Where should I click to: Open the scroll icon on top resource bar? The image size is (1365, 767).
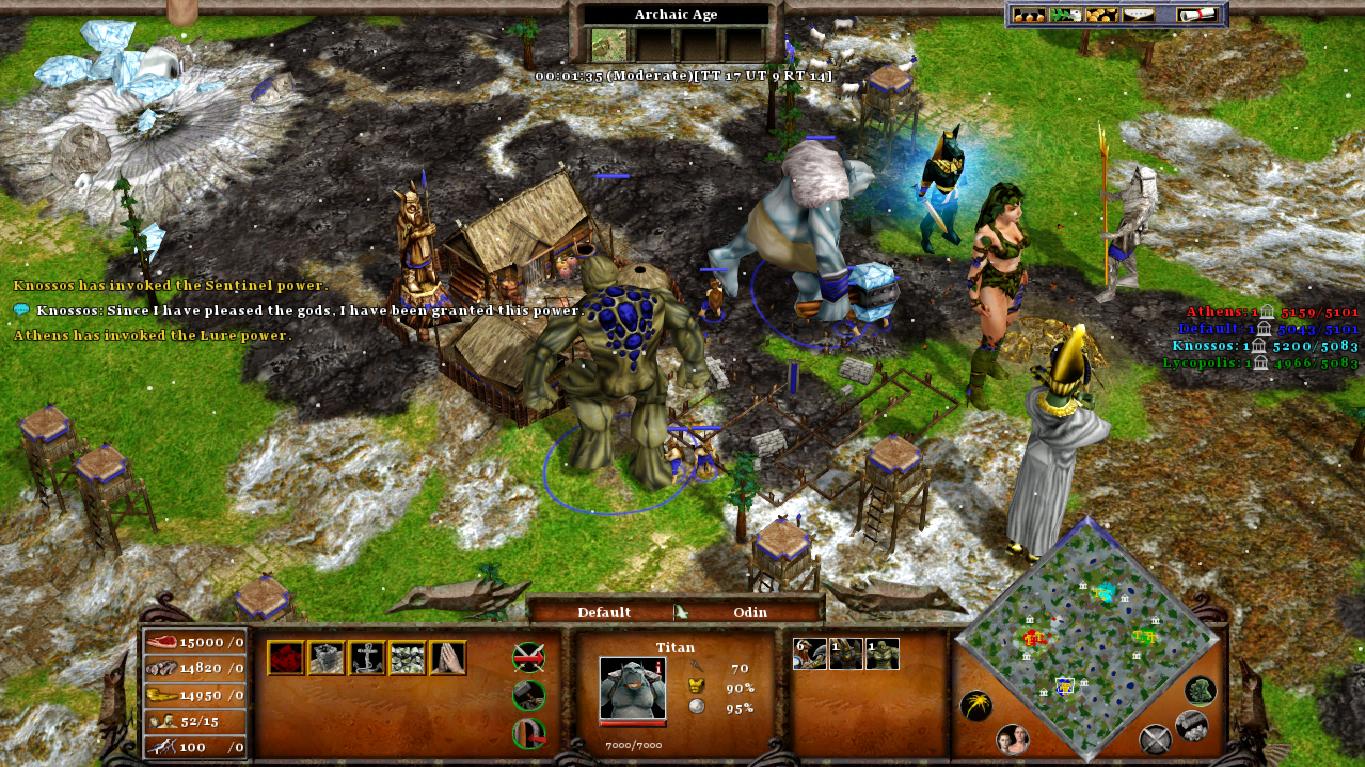[1196, 15]
